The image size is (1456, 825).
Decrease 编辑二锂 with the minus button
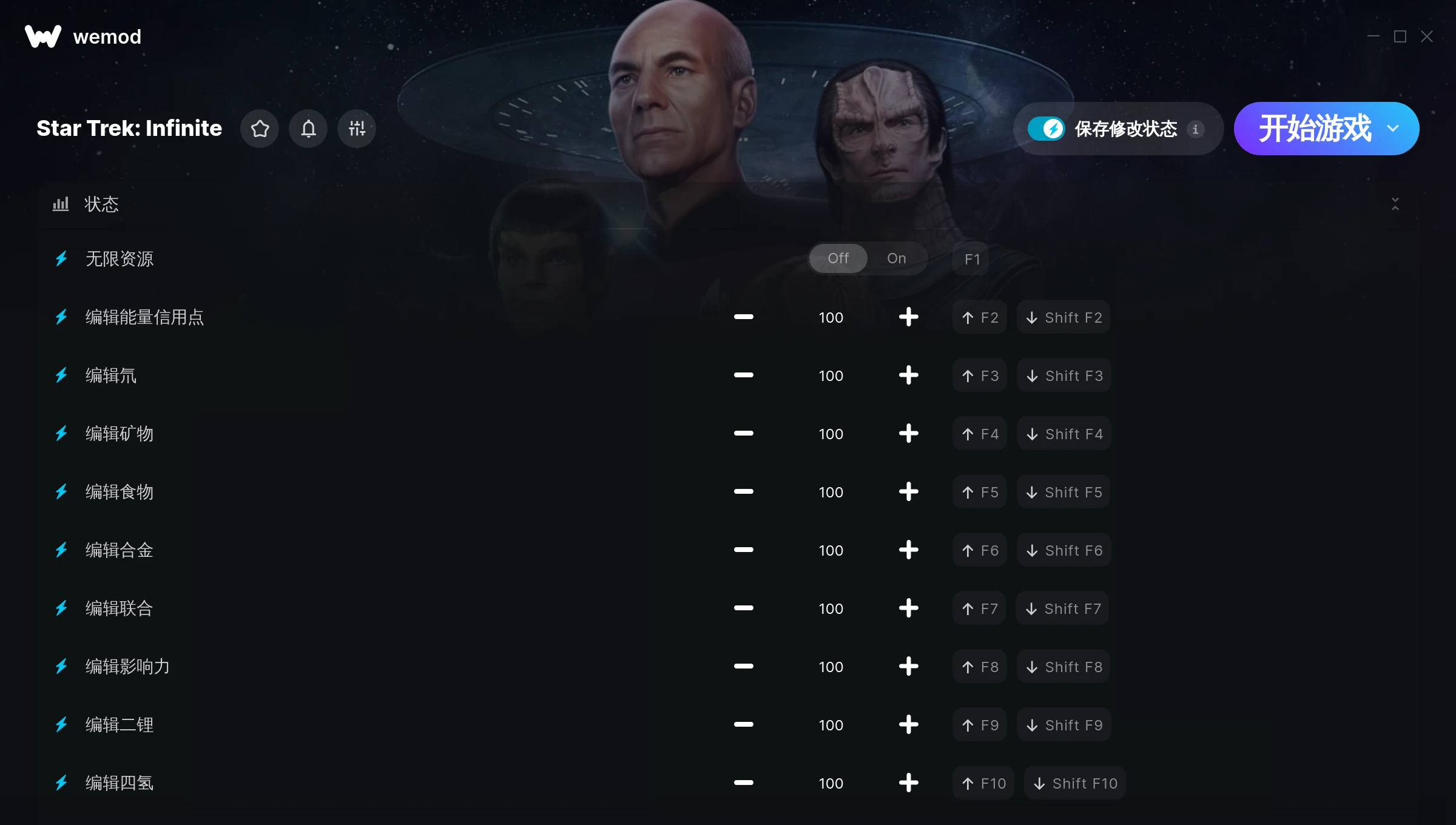pos(743,724)
